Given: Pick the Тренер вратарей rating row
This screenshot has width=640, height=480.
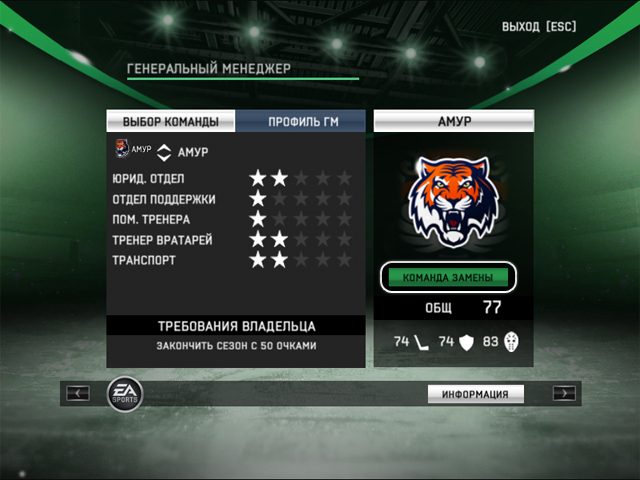Looking at the screenshot, I should [232, 240].
